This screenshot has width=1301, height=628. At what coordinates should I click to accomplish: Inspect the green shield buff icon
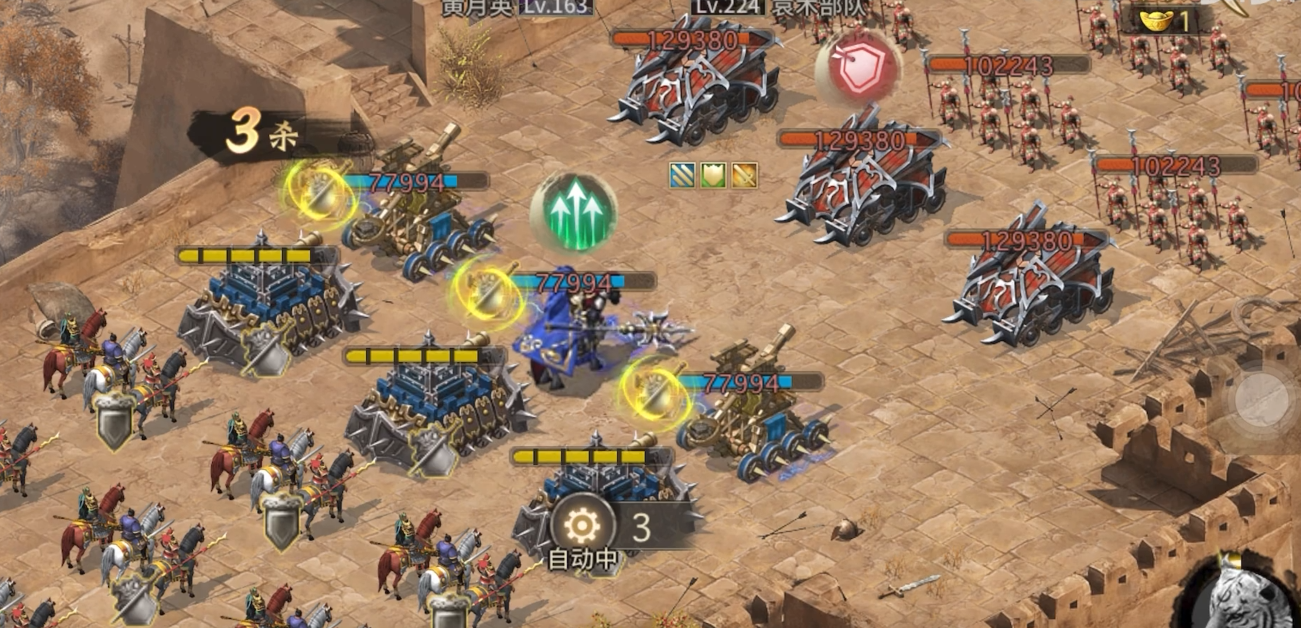coord(713,176)
